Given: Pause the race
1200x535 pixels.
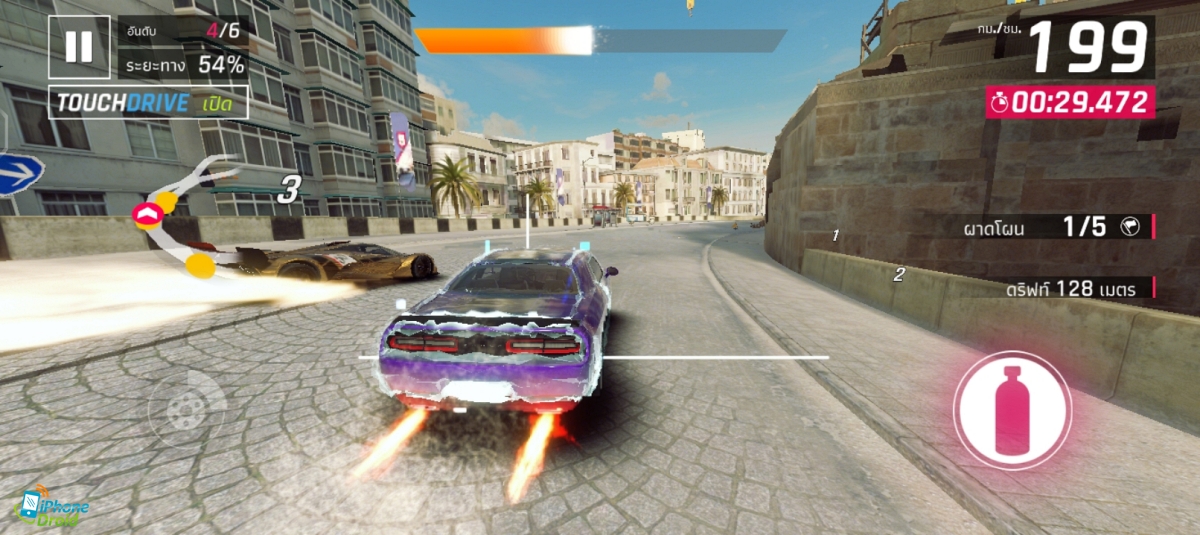Looking at the screenshot, I should click(x=79, y=47).
